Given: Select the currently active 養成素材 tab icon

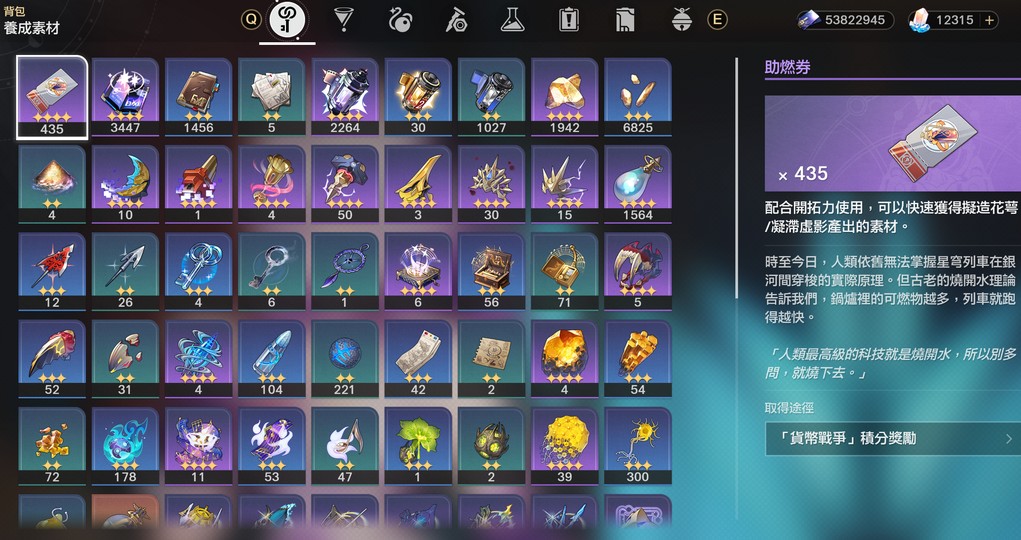Looking at the screenshot, I should click(287, 20).
